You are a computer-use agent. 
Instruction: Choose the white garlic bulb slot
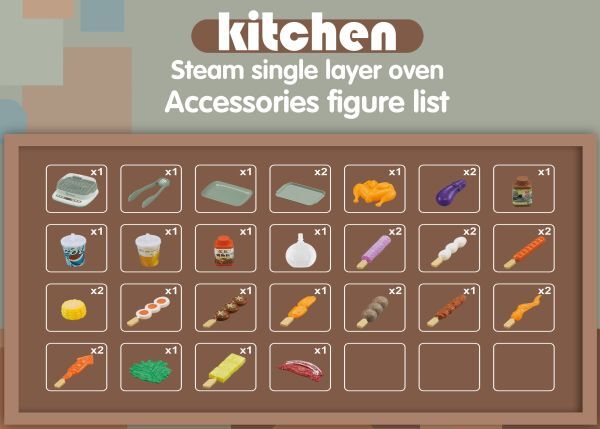click(299, 248)
